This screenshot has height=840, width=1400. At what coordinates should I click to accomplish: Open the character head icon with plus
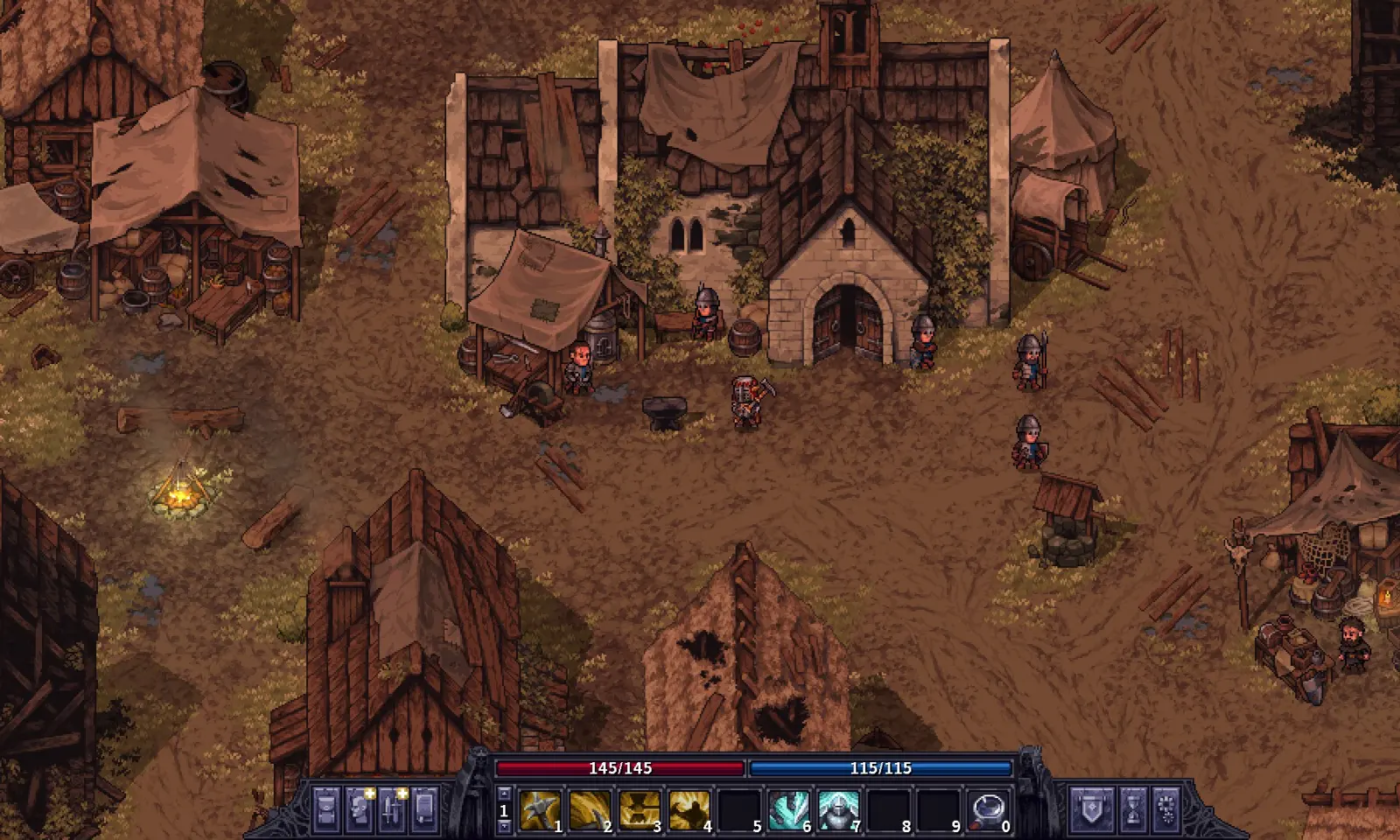click(360, 809)
